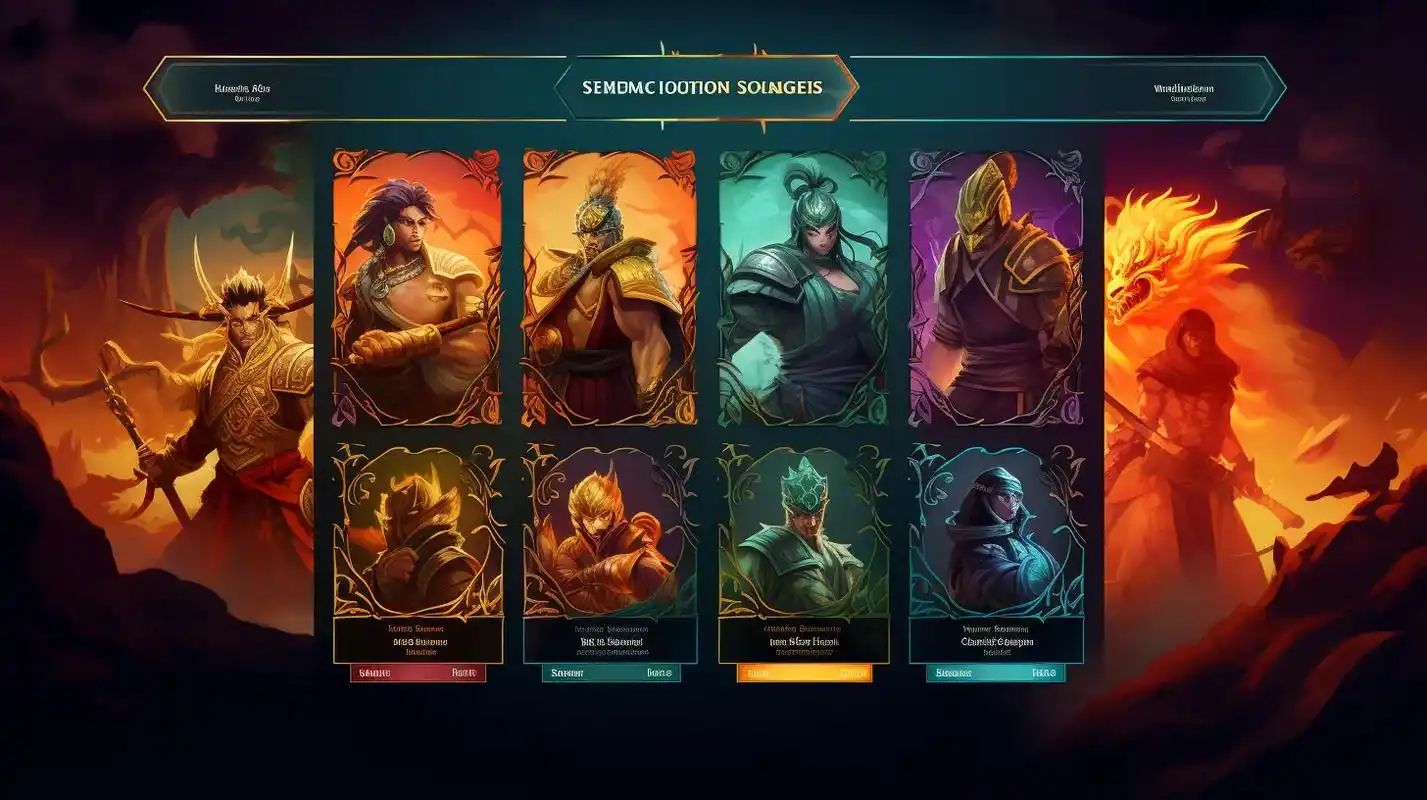Screen dimensions: 1427x800
Task: Choose the golden spiky-haired character portrait
Action: [417, 530]
